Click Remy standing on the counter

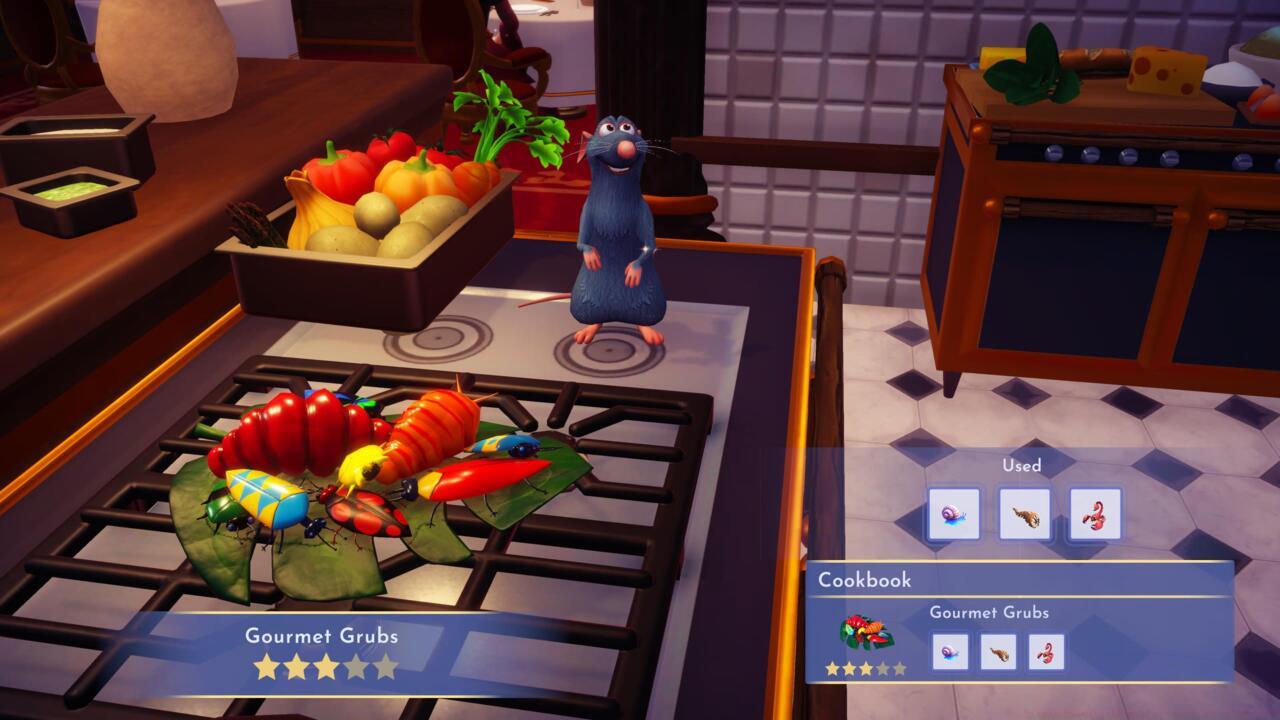pos(615,230)
